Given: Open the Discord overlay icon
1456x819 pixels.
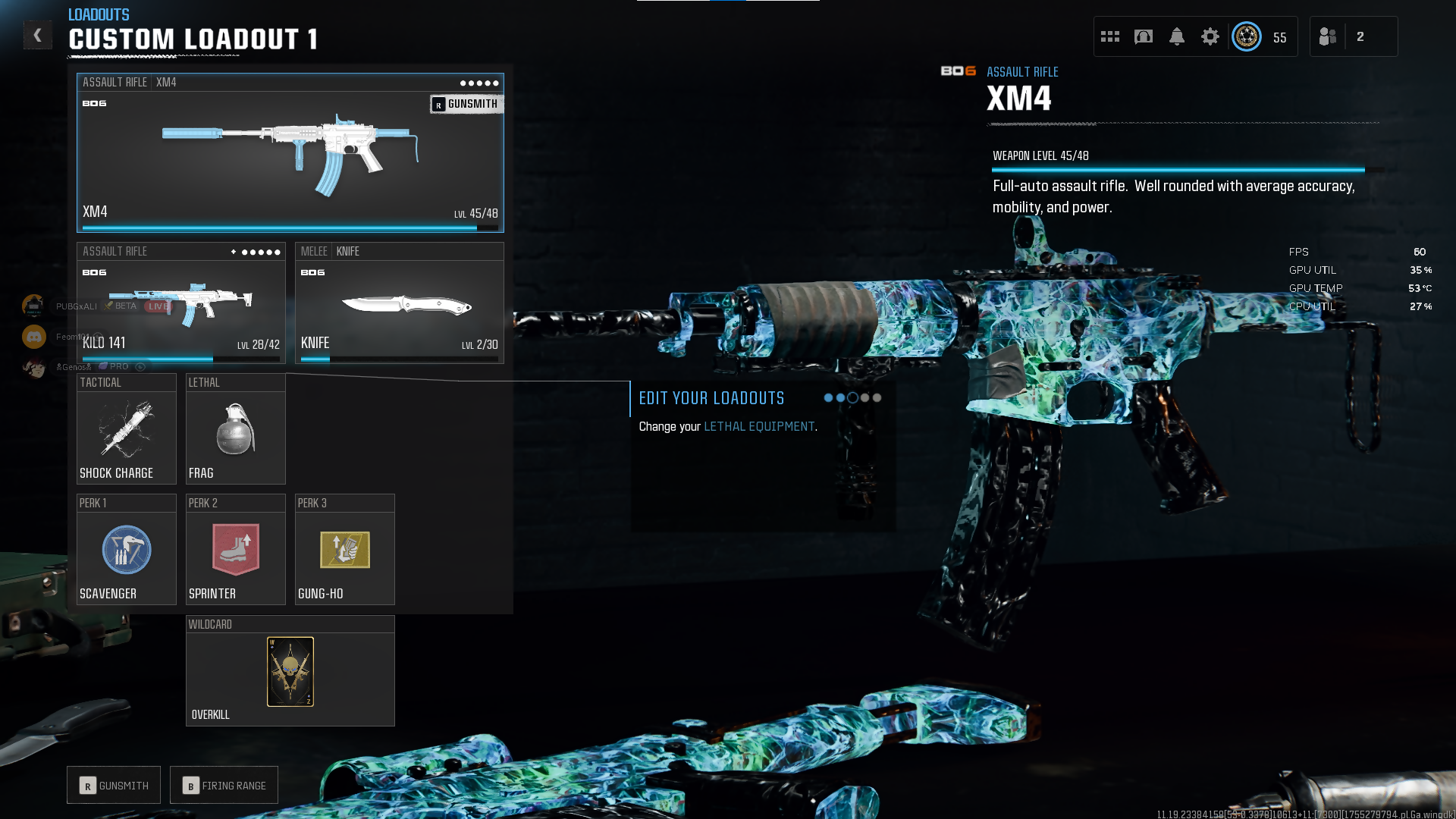Looking at the screenshot, I should coord(34,337).
